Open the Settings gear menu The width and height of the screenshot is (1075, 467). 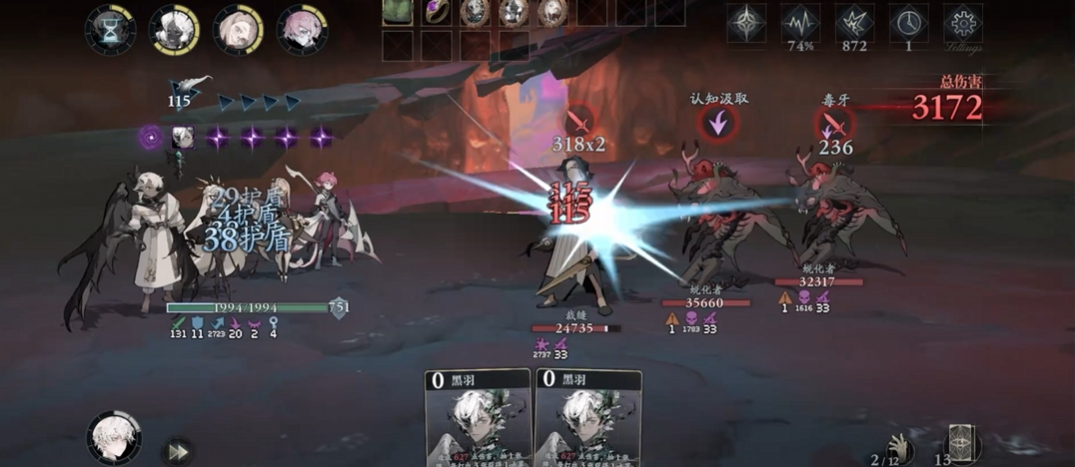click(963, 23)
